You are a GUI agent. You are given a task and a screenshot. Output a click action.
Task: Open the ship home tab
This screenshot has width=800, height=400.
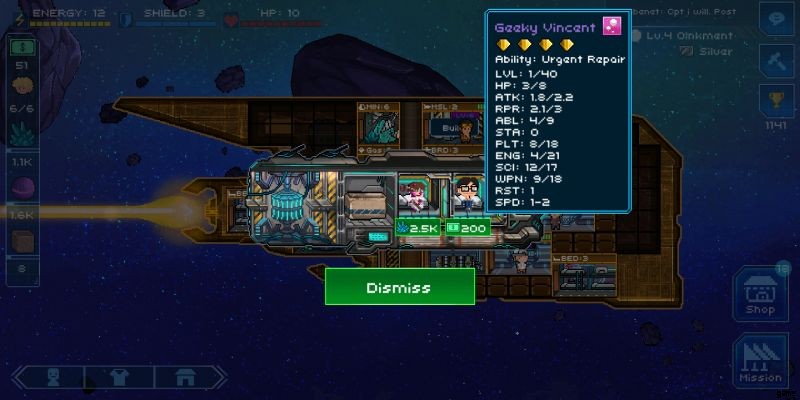point(184,378)
